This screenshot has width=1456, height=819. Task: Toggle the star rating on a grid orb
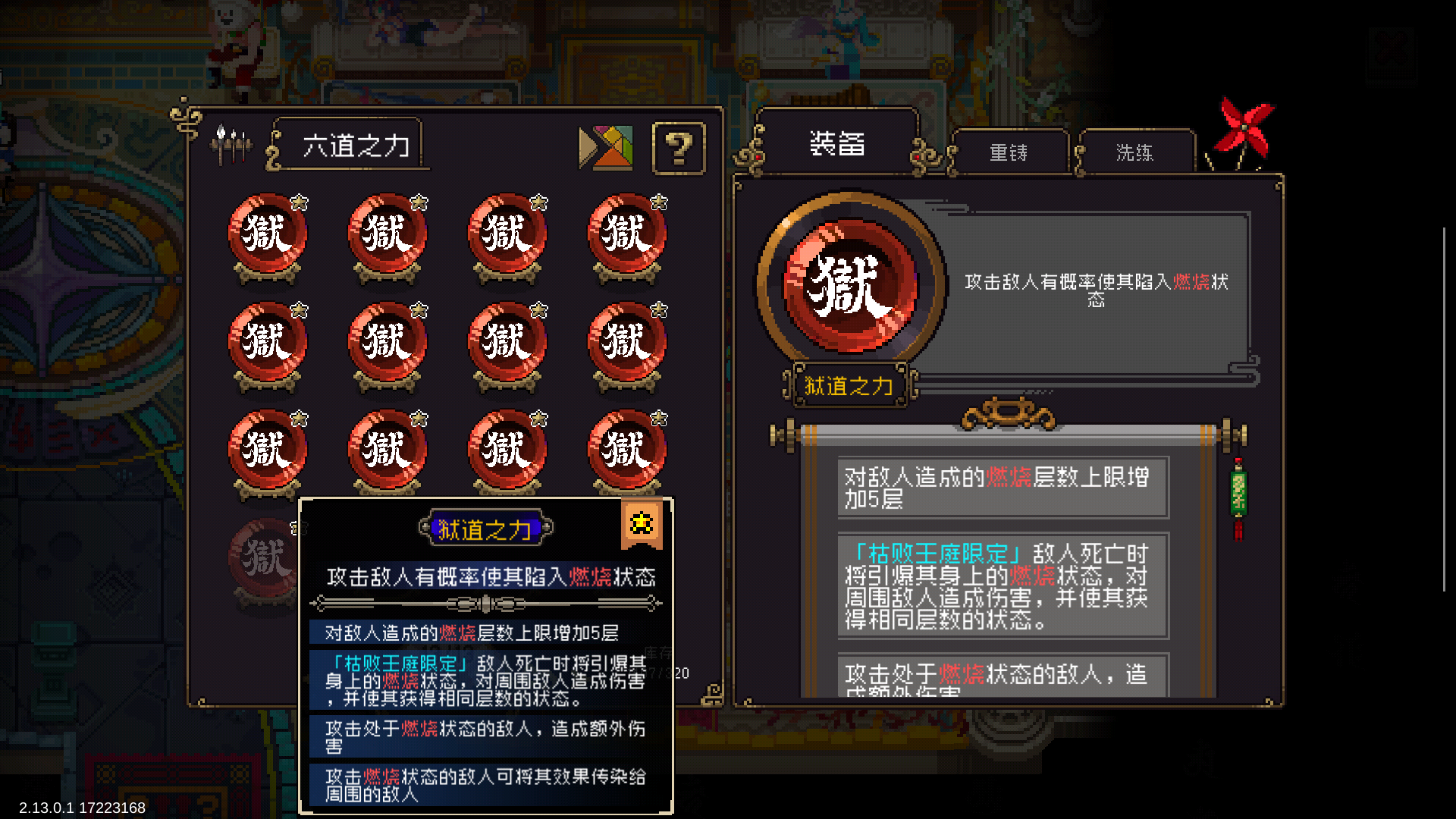(301, 202)
